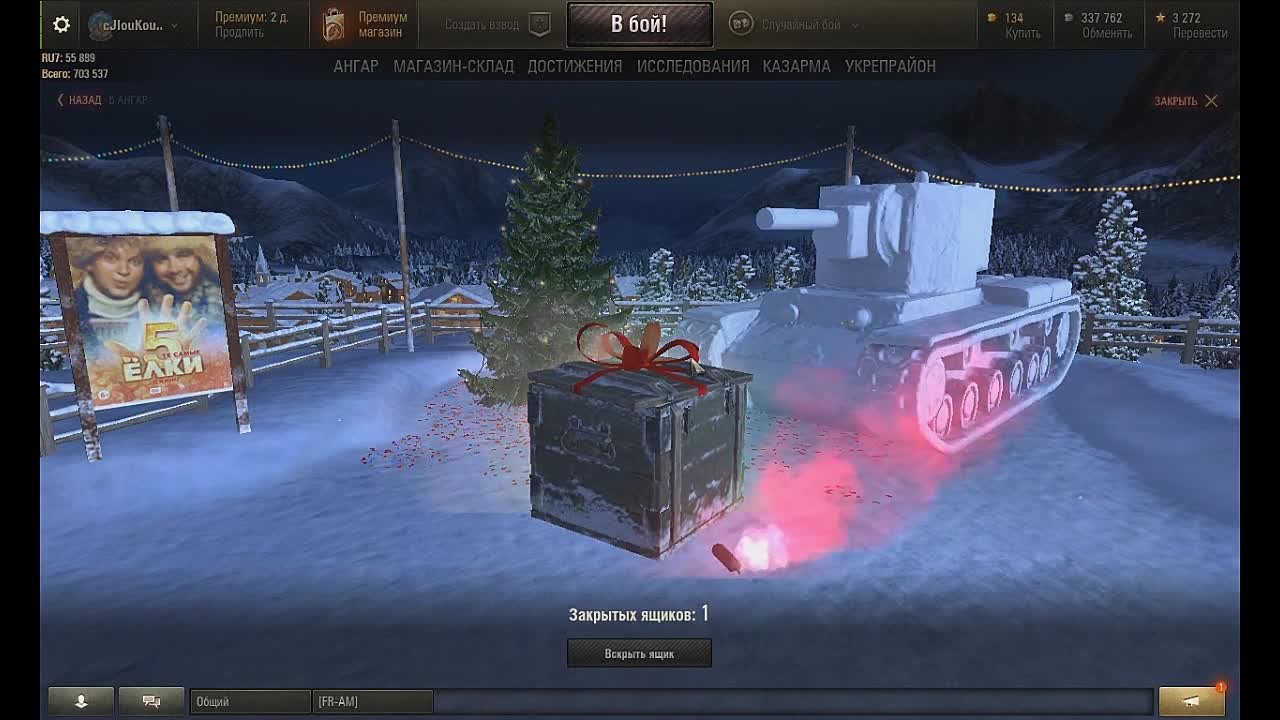Screen dimensions: 1280x720
Task: Open the Премиум магазин via its shopping bag icon
Action: 333,24
